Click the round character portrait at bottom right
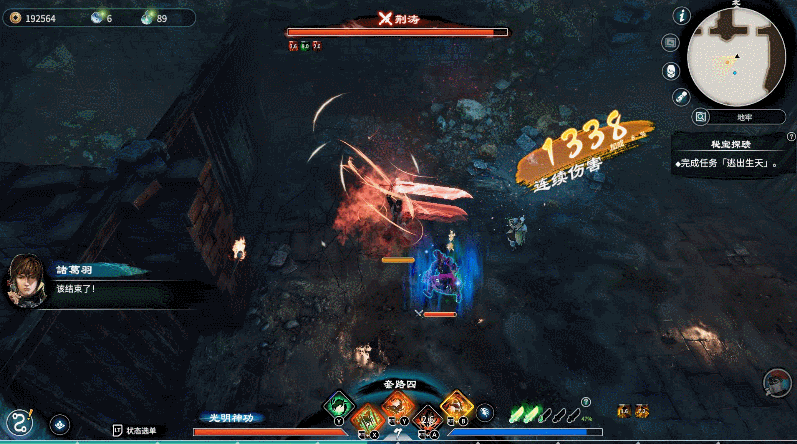This screenshot has width=797, height=444. point(777,384)
